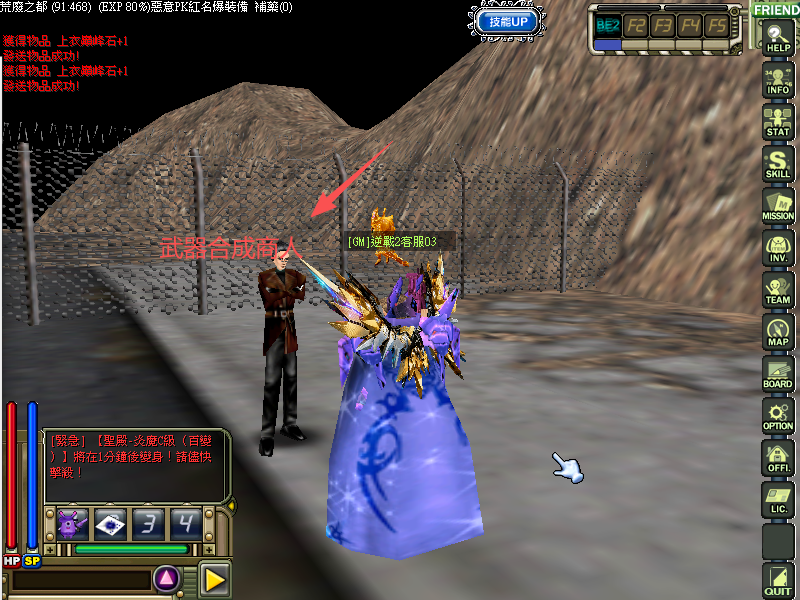Open the STAT window

(x=778, y=124)
